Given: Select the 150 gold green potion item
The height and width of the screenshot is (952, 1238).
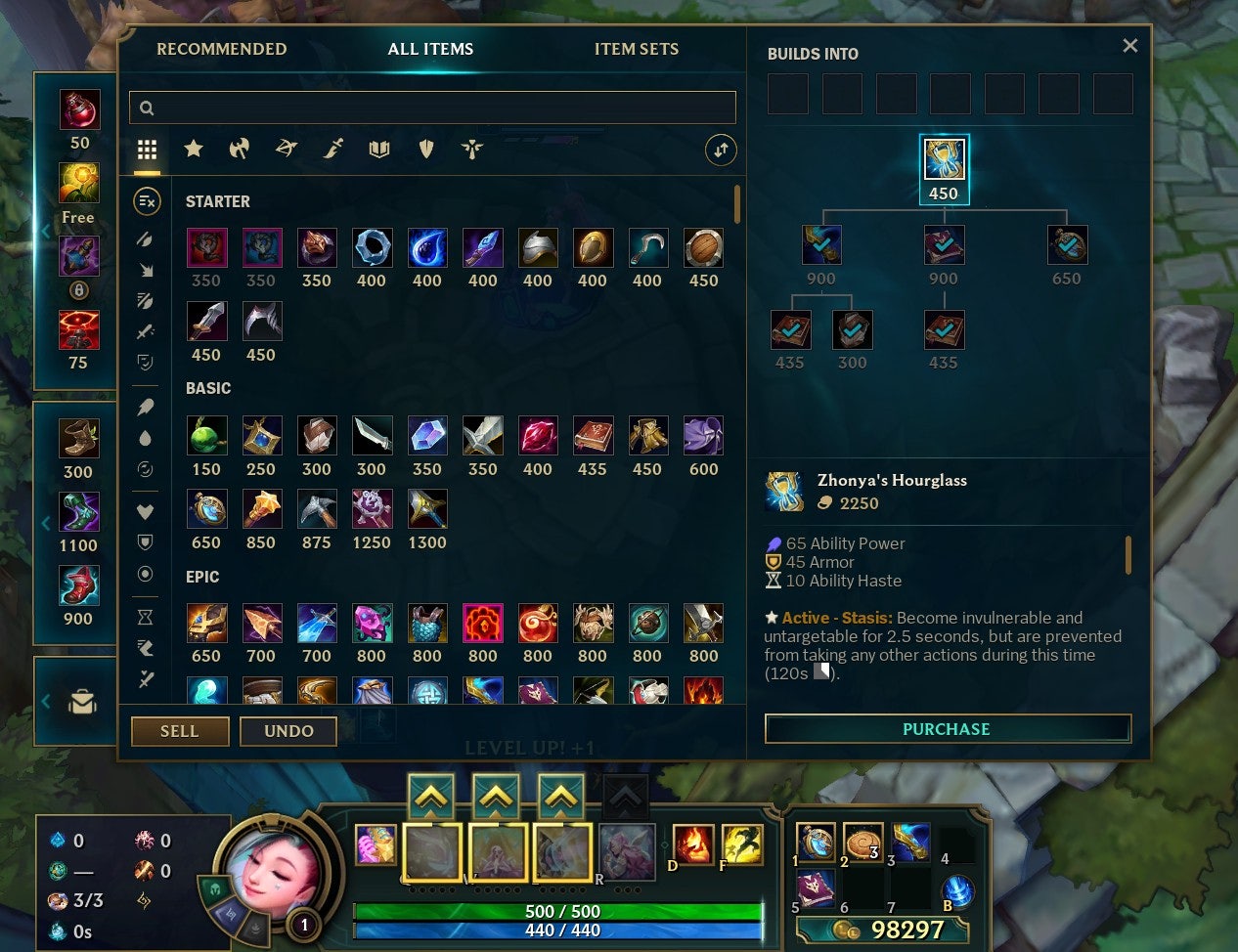Looking at the screenshot, I should pyautogui.click(x=206, y=436).
